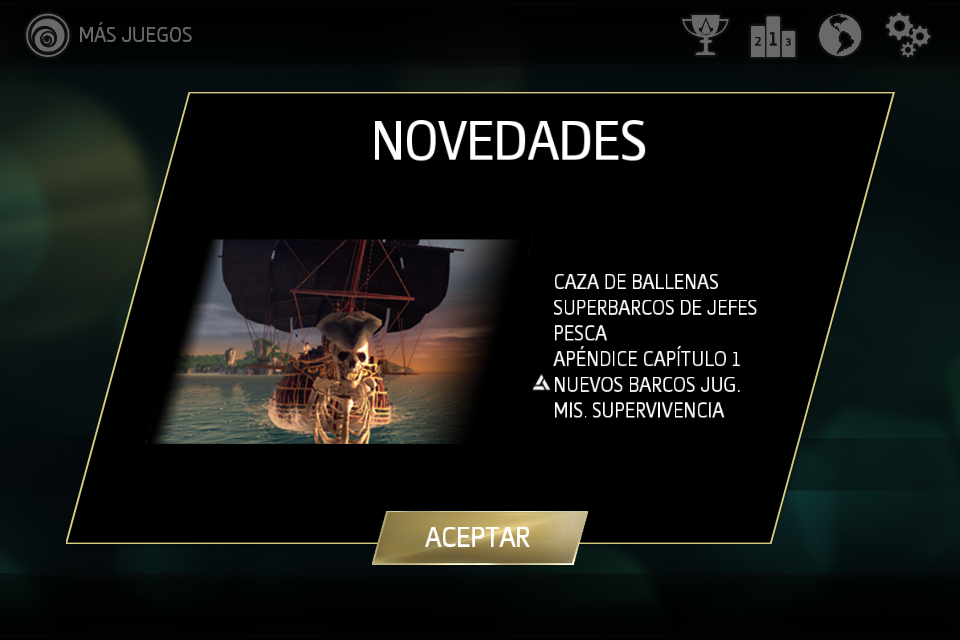Show the leaderboard podium rankings
The width and height of the screenshot is (960, 640).
click(772, 37)
